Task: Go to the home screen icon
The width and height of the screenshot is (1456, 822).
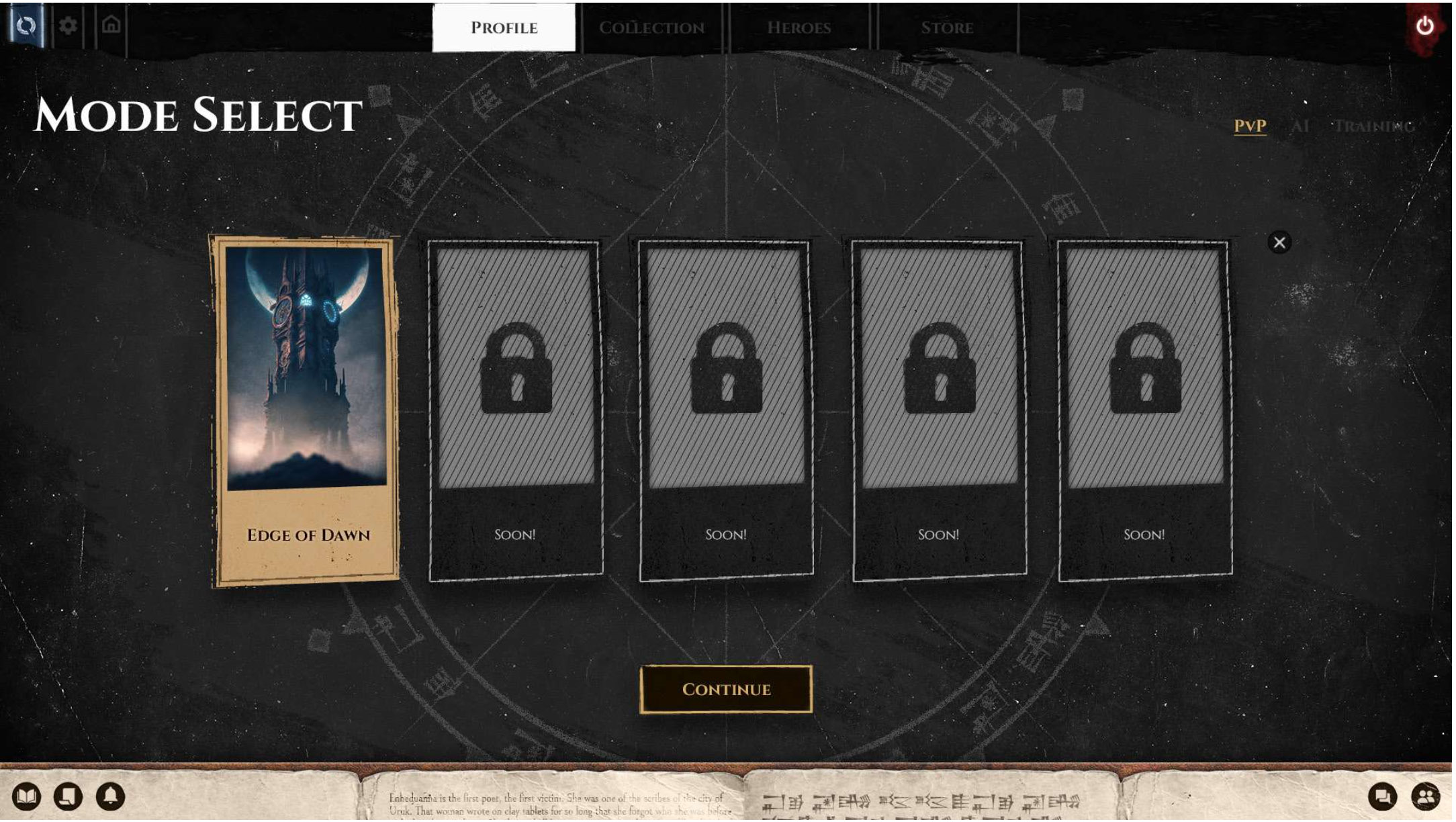Action: tap(111, 26)
